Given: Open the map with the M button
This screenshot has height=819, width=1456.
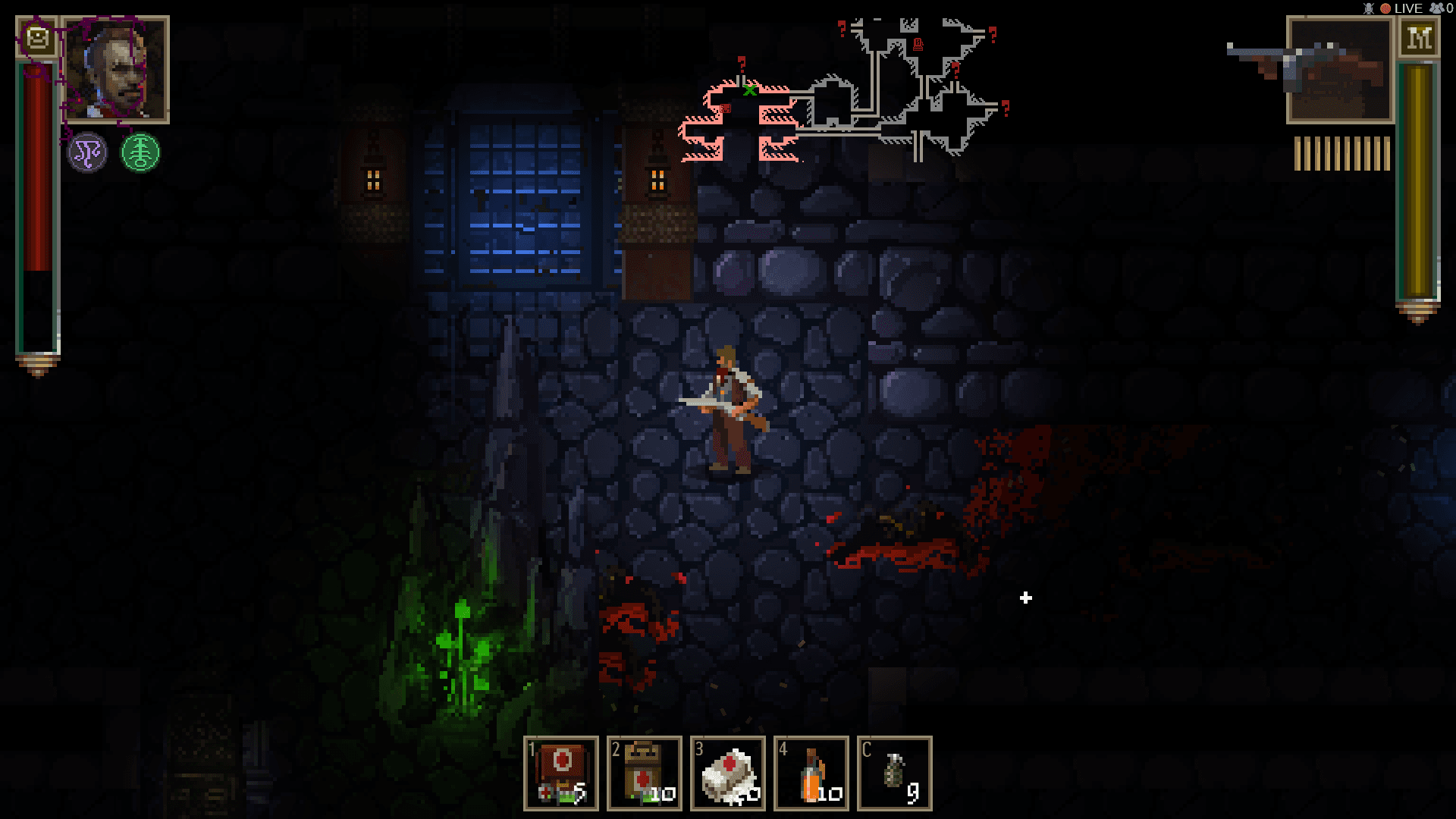Looking at the screenshot, I should (x=1418, y=37).
